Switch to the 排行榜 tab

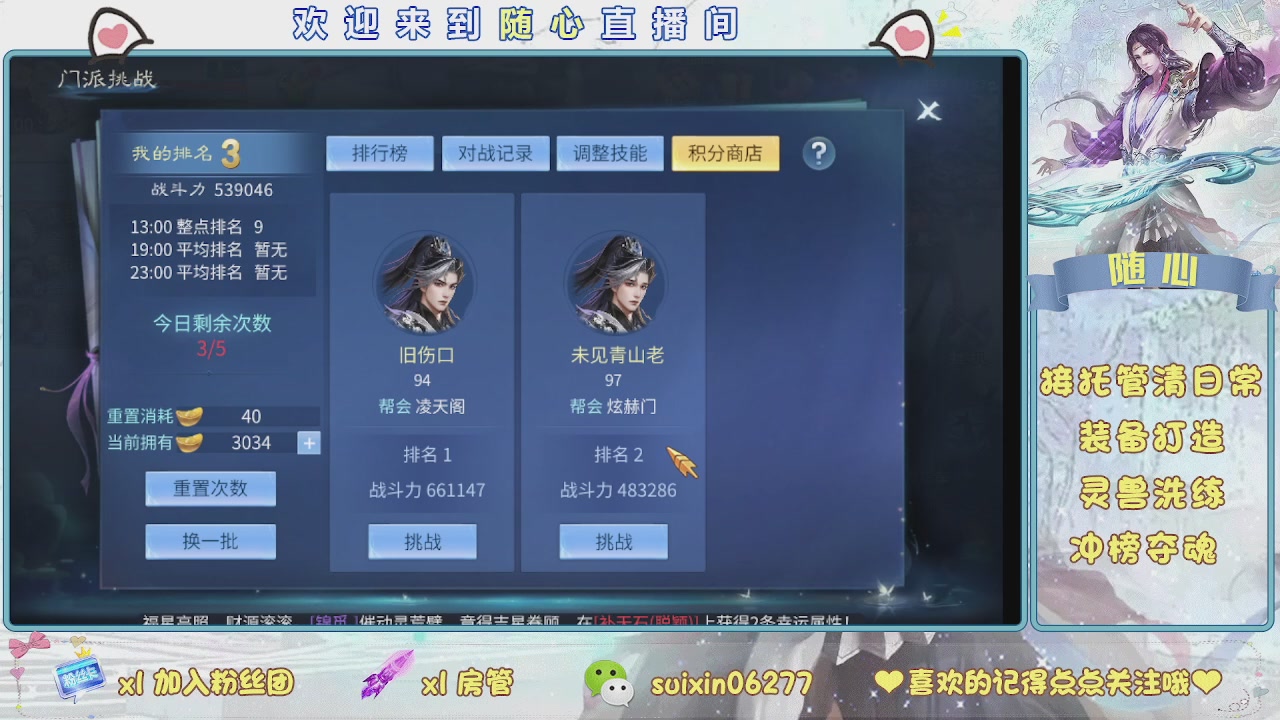click(381, 153)
